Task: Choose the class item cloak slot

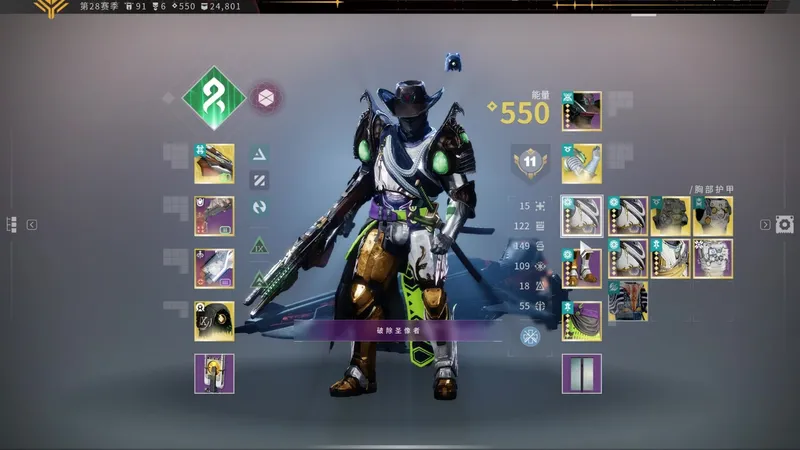Action: click(x=582, y=321)
